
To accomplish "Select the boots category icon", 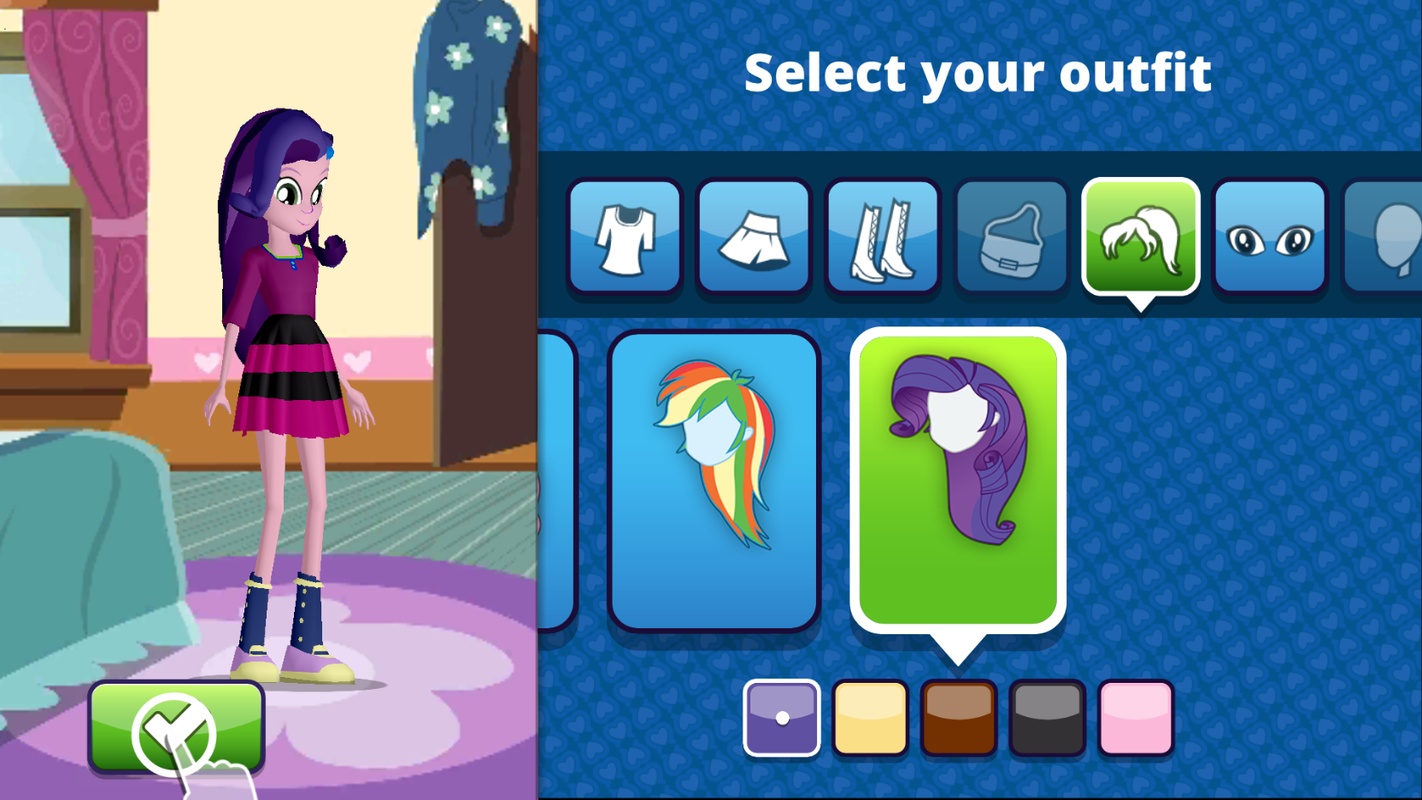I will (x=882, y=236).
